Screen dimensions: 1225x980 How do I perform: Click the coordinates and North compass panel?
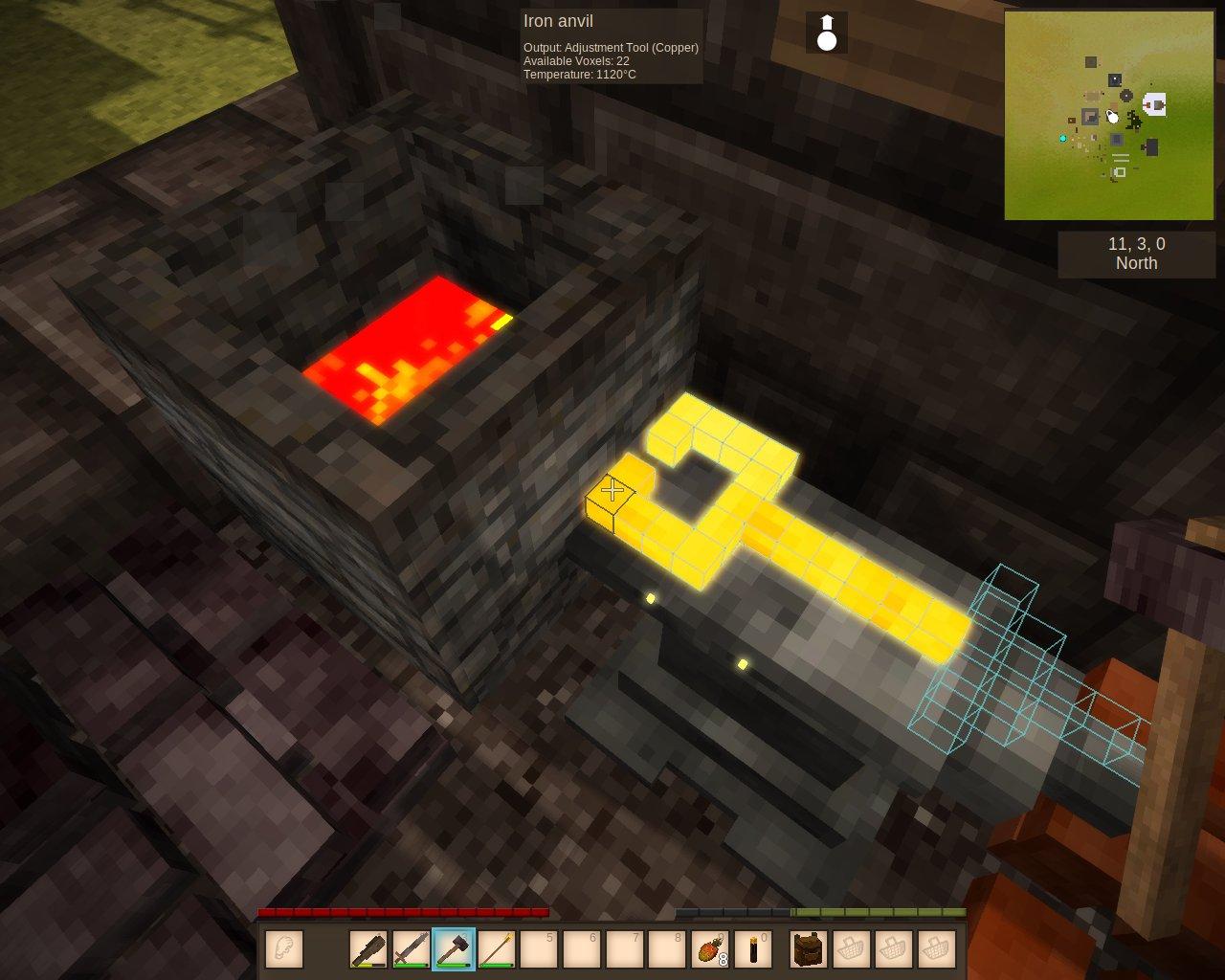pos(1136,254)
